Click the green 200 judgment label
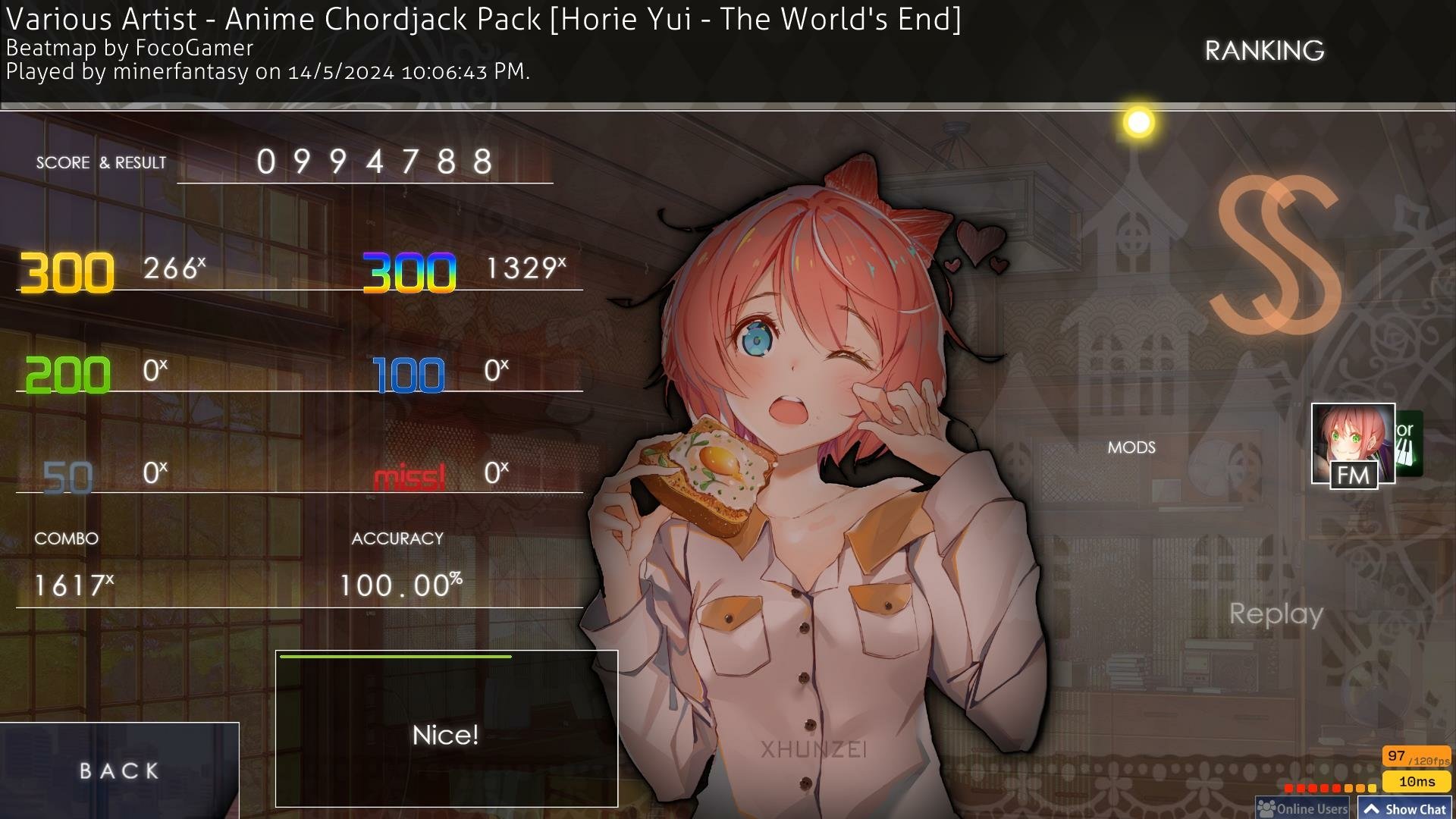 (x=66, y=373)
